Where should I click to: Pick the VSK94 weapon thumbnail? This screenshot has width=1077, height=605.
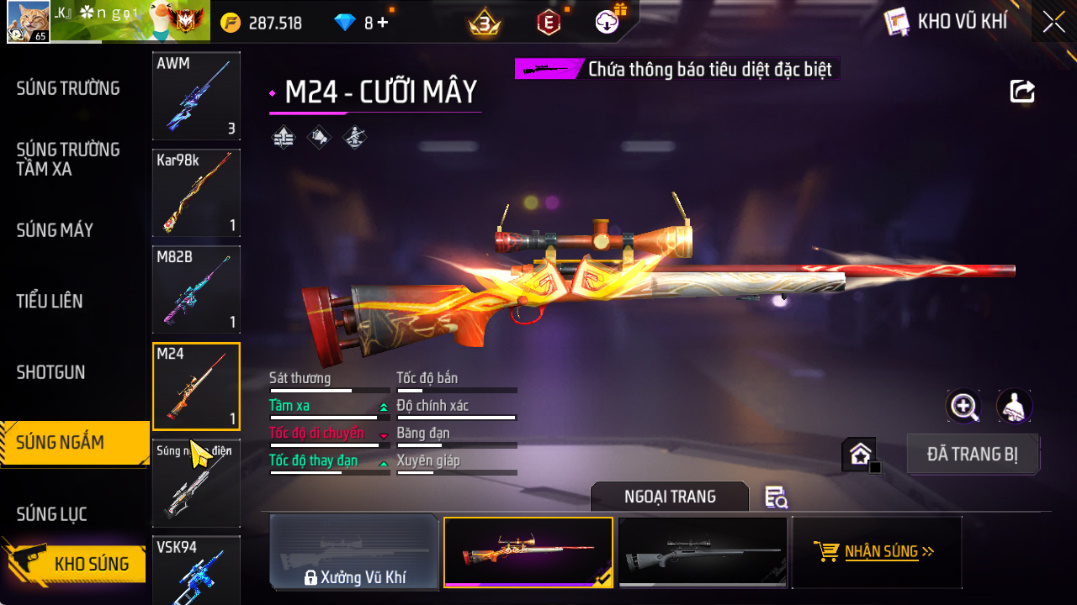196,571
